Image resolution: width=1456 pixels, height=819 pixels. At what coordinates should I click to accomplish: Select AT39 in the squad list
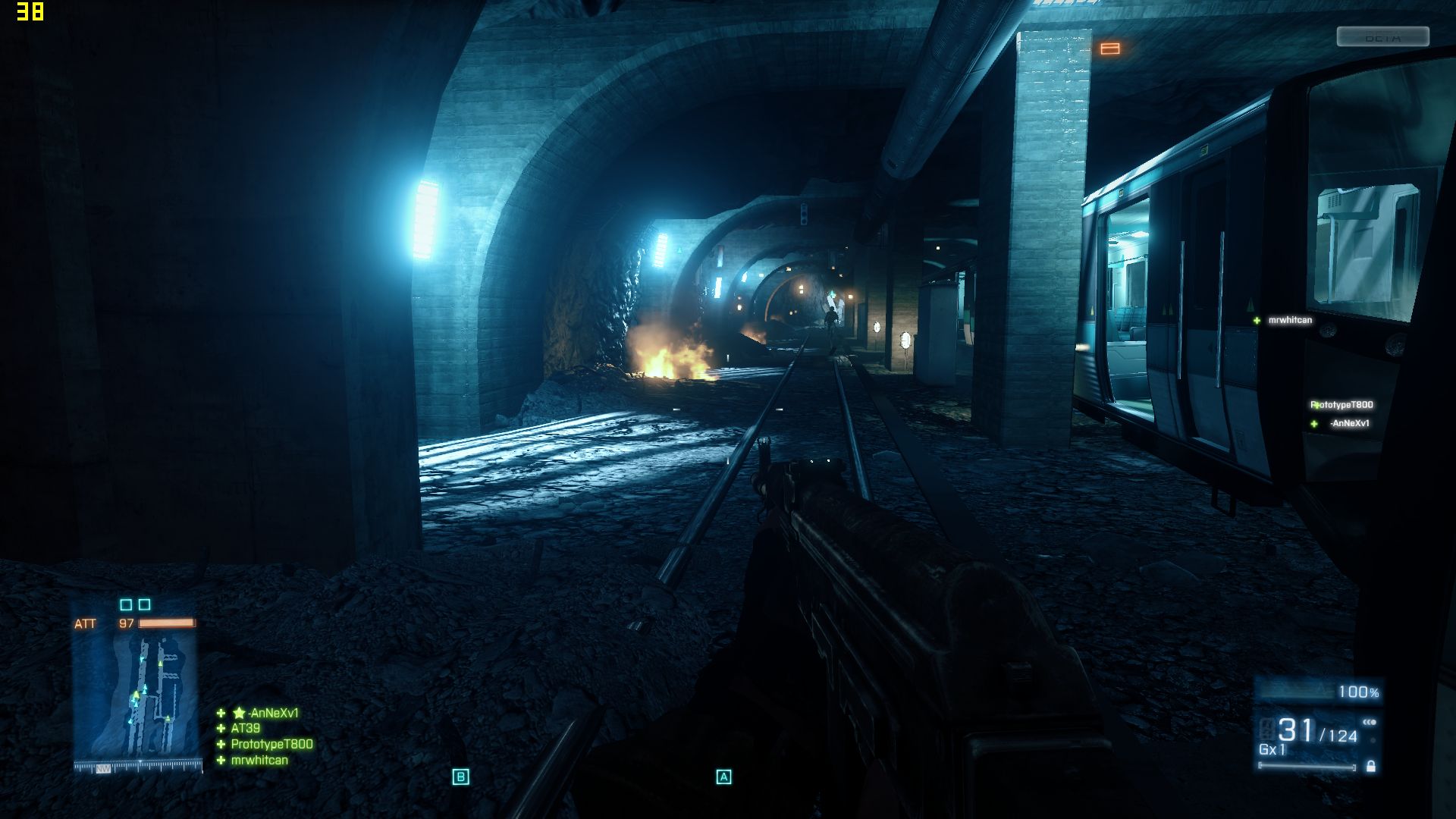coord(245,729)
